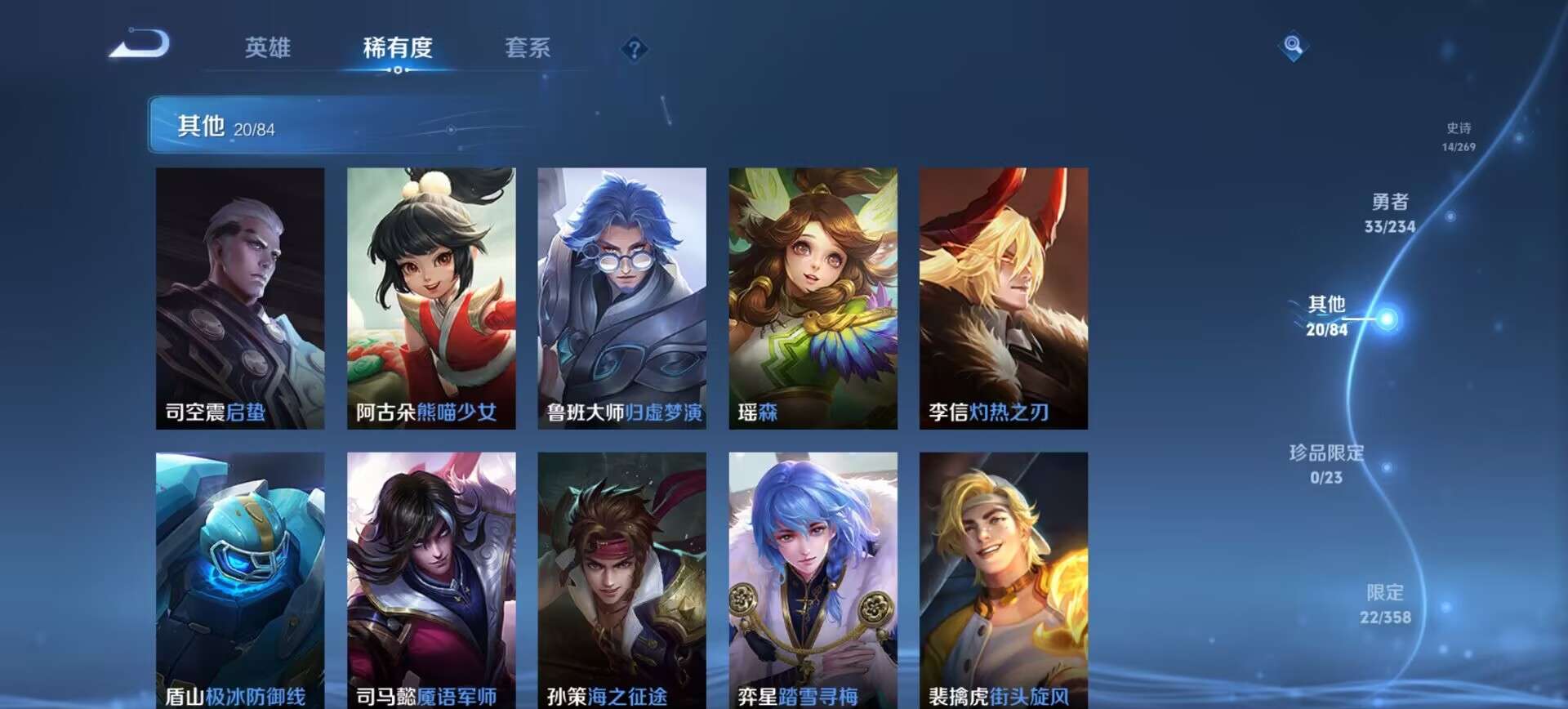Open search using the magnifier icon
1568x709 pixels.
tap(1292, 47)
